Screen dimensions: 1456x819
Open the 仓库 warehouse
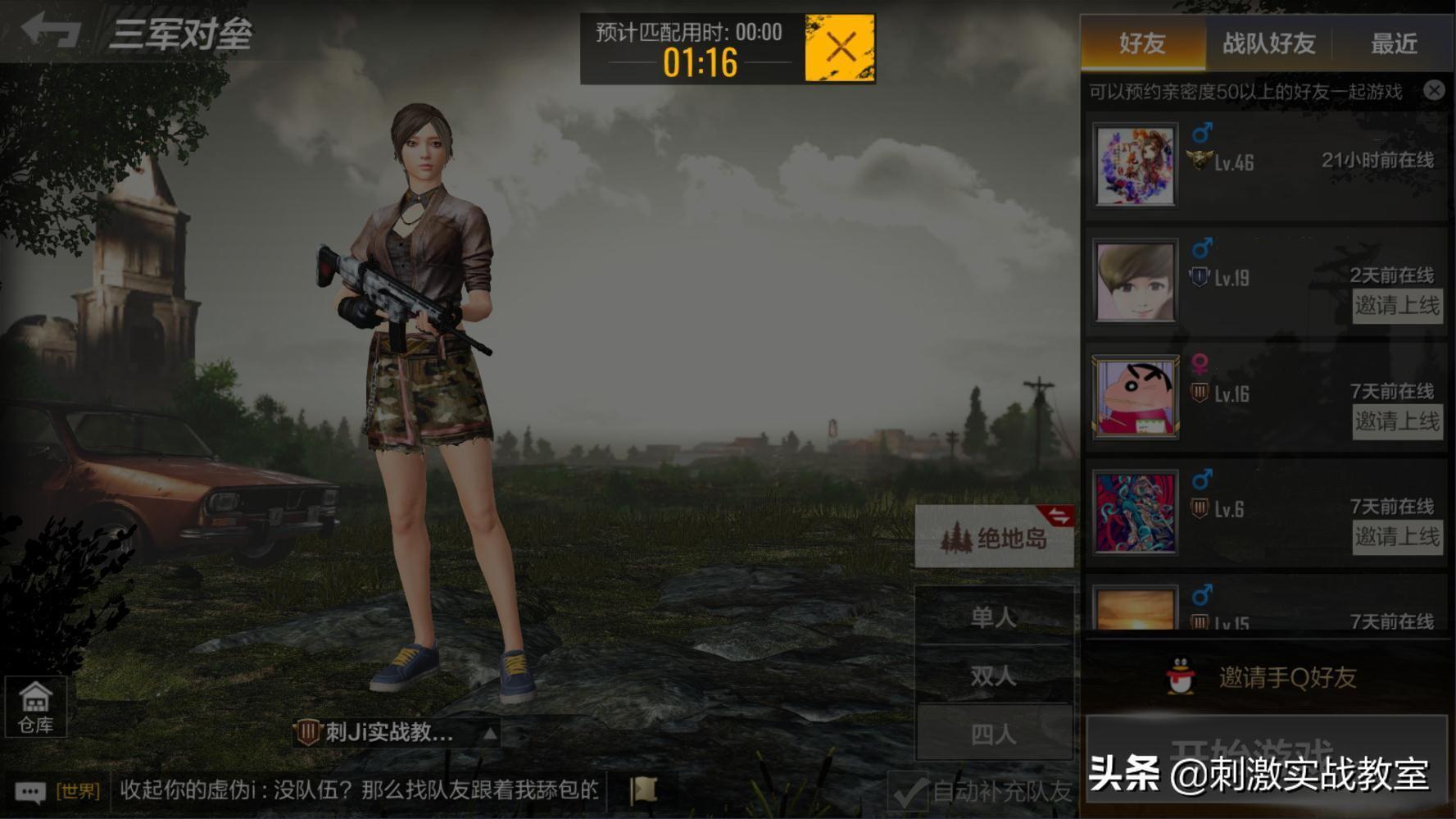pyautogui.click(x=35, y=707)
